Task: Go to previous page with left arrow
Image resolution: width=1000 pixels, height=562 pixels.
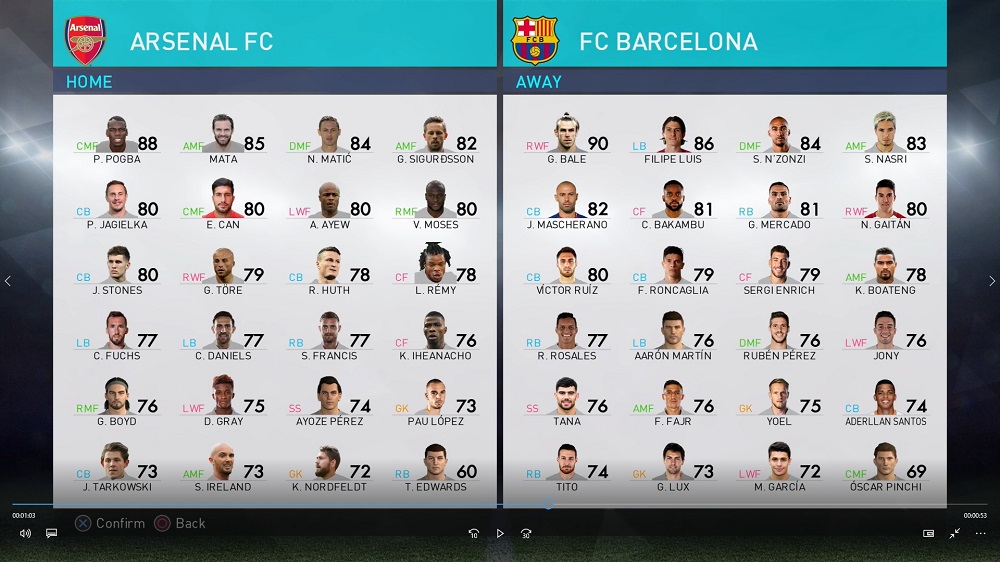Action: [8, 281]
